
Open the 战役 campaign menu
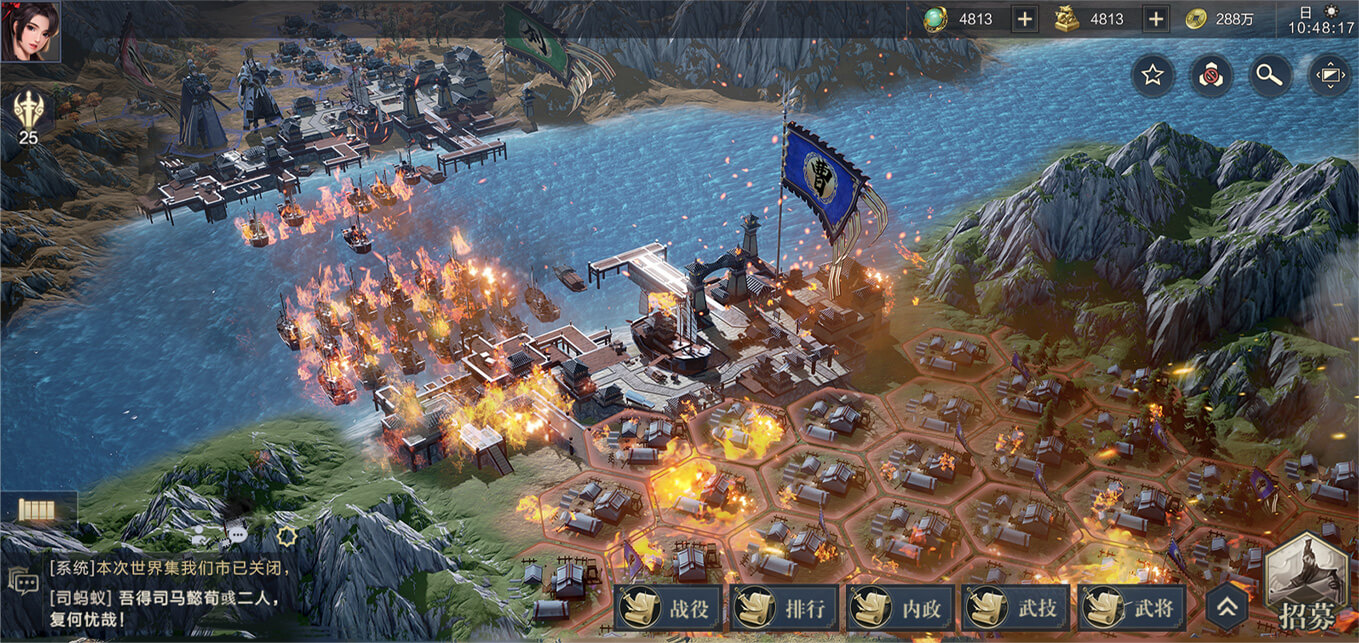tap(668, 609)
